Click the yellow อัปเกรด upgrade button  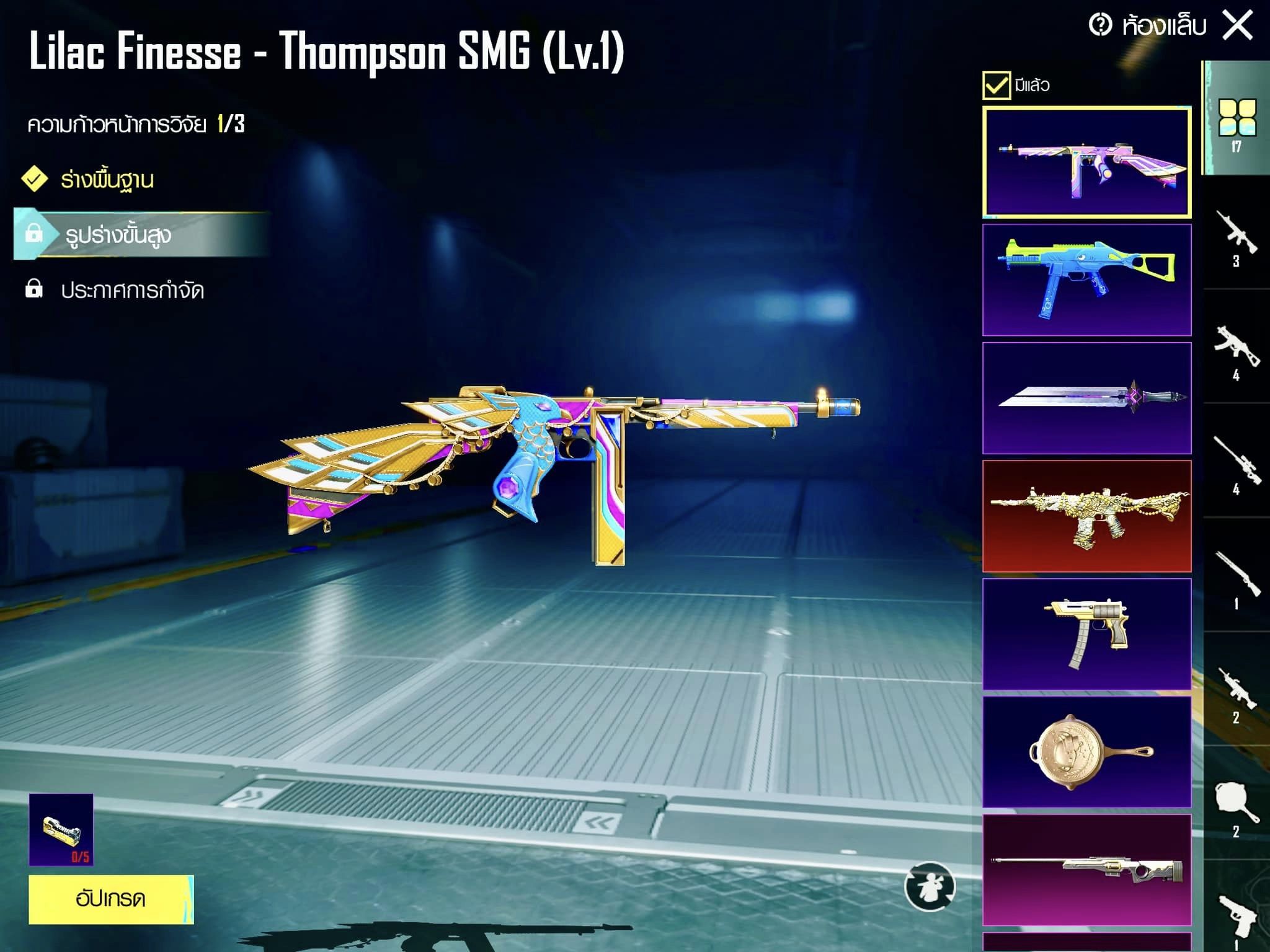coord(111,899)
